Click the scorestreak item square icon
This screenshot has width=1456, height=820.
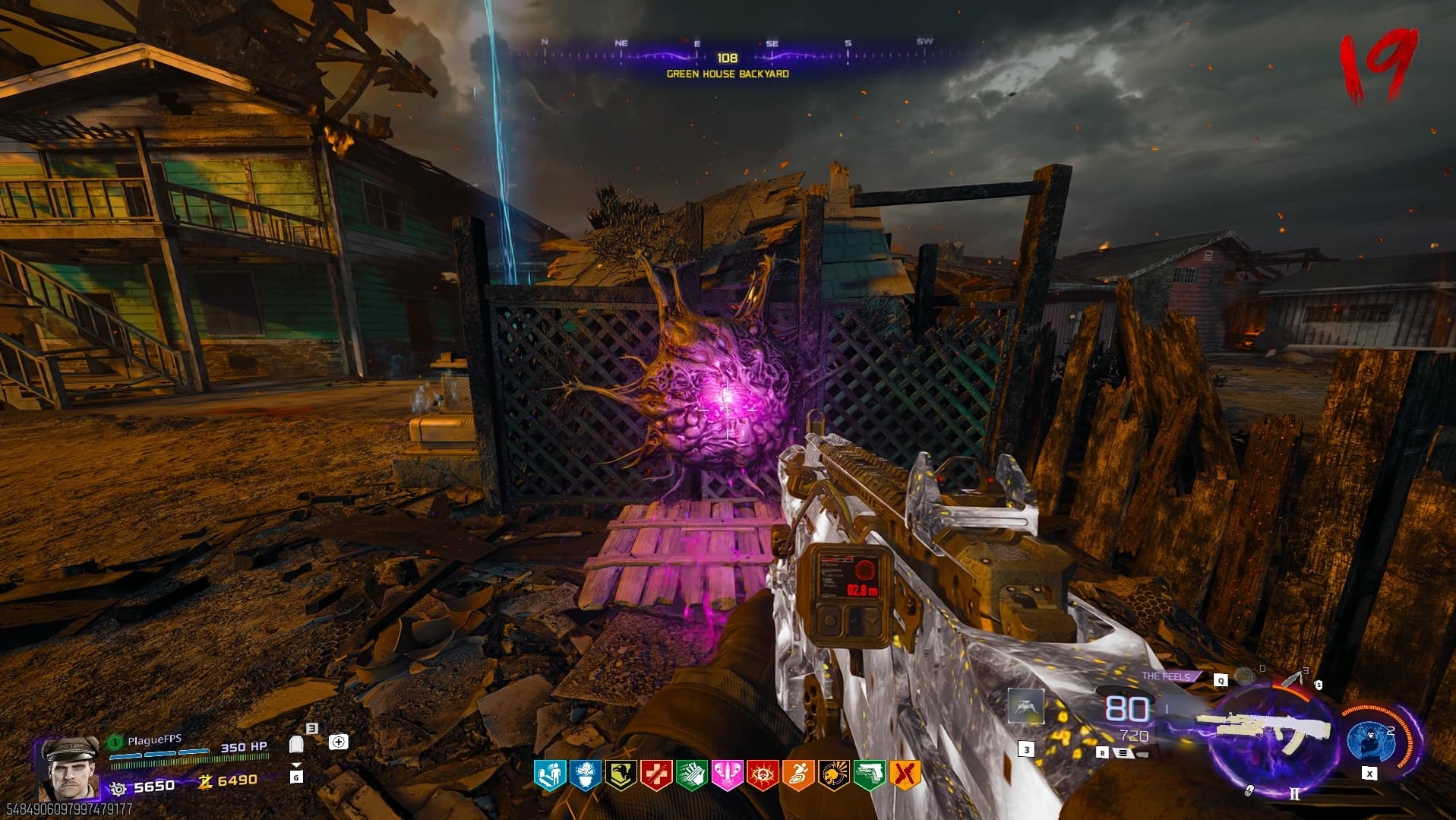(x=1026, y=708)
